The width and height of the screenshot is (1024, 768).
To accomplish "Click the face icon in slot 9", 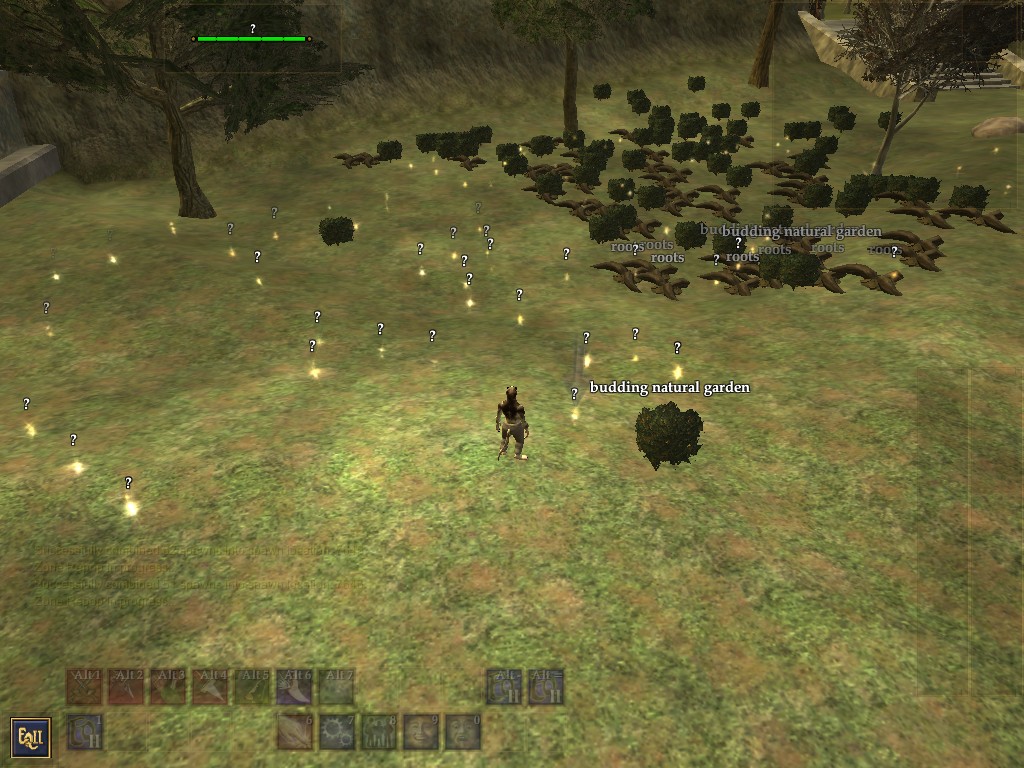I will [x=421, y=732].
